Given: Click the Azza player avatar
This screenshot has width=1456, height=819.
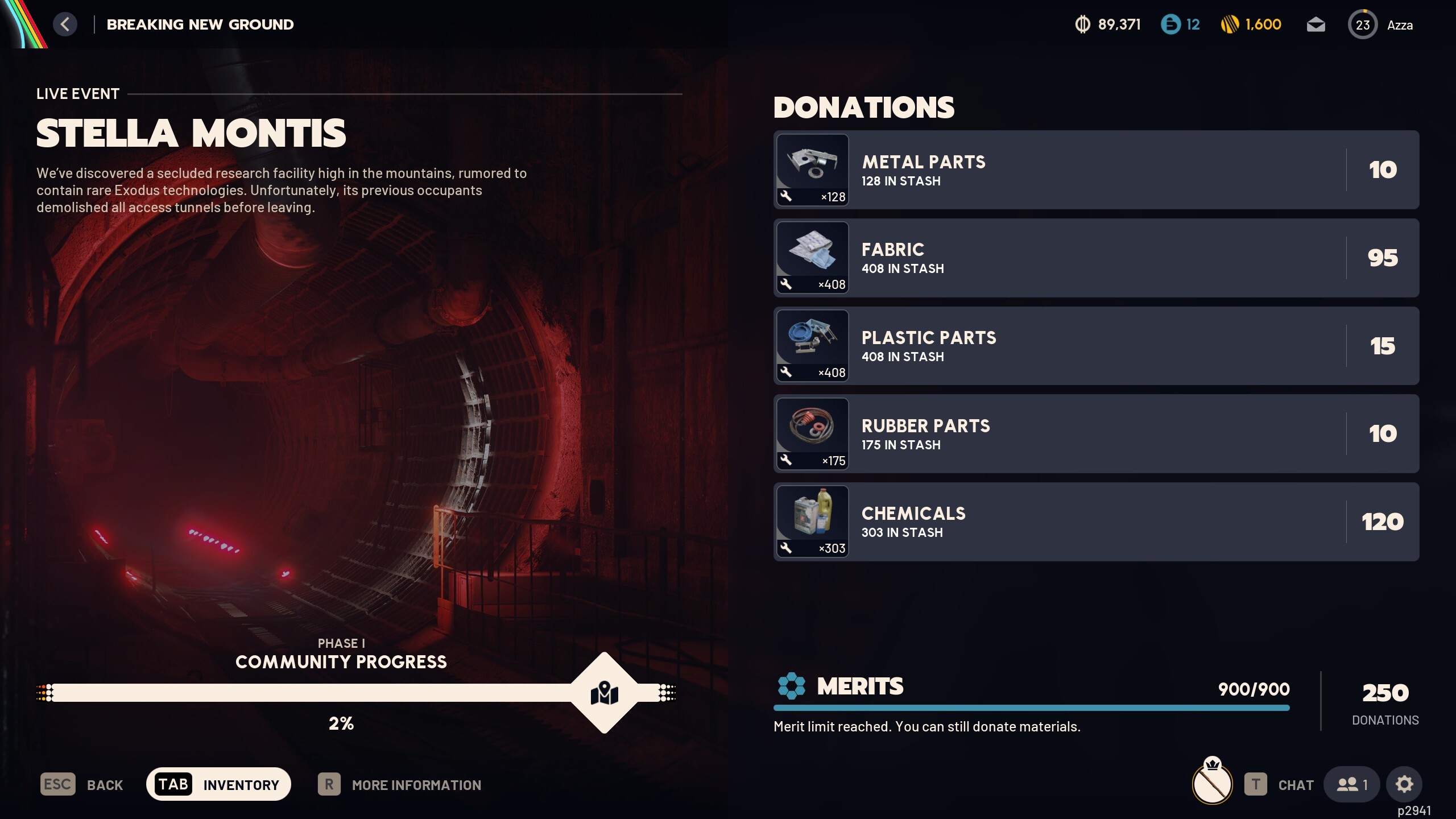Looking at the screenshot, I should point(1363,24).
